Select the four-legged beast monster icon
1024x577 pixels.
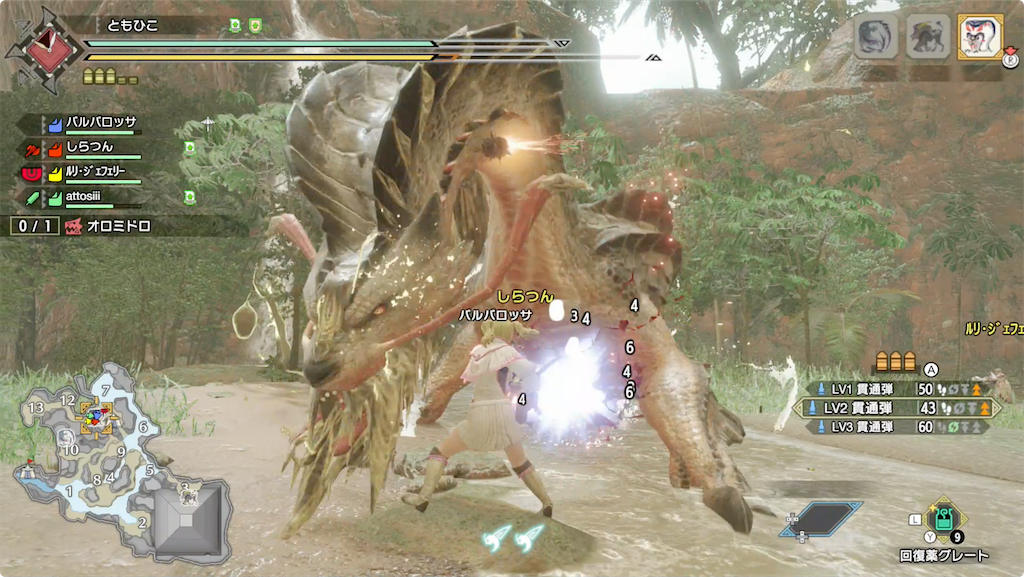click(x=928, y=37)
